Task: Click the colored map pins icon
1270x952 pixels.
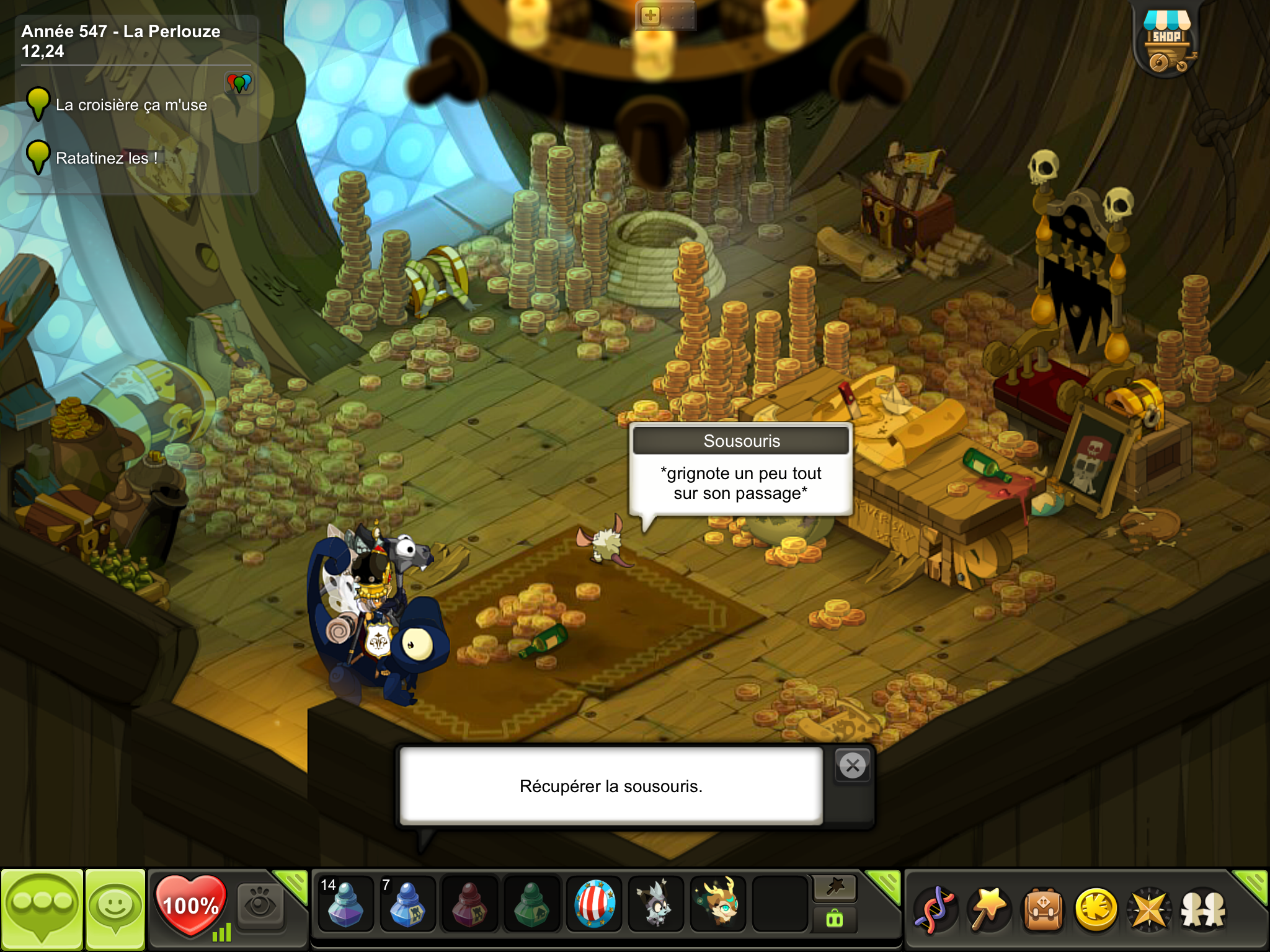Action: tap(239, 82)
